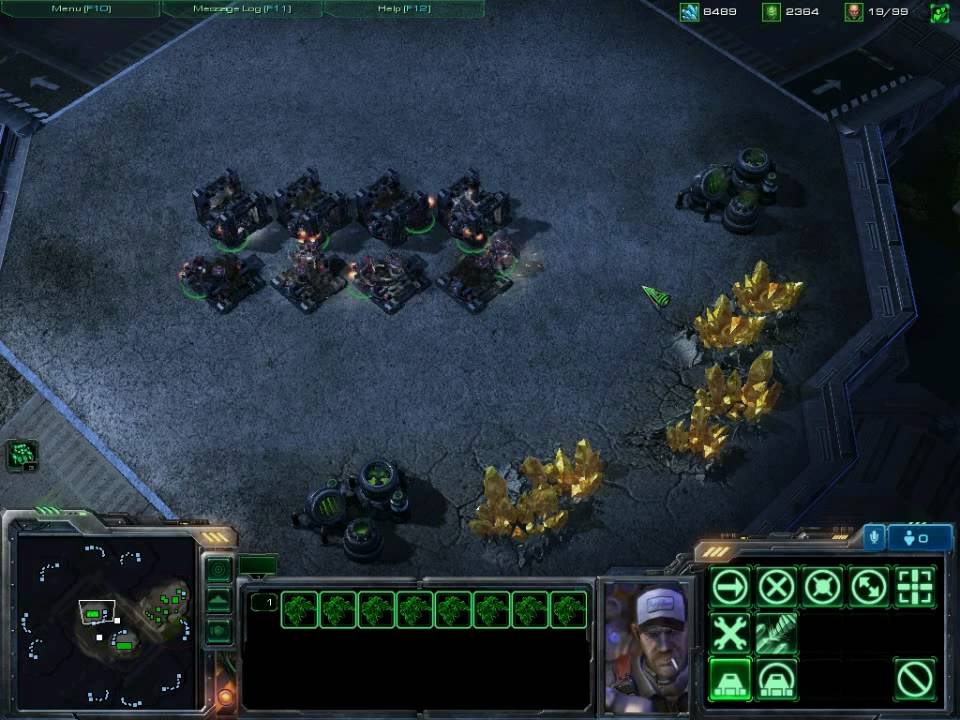
Task: Click the idle worker button
Action: [x=22, y=456]
